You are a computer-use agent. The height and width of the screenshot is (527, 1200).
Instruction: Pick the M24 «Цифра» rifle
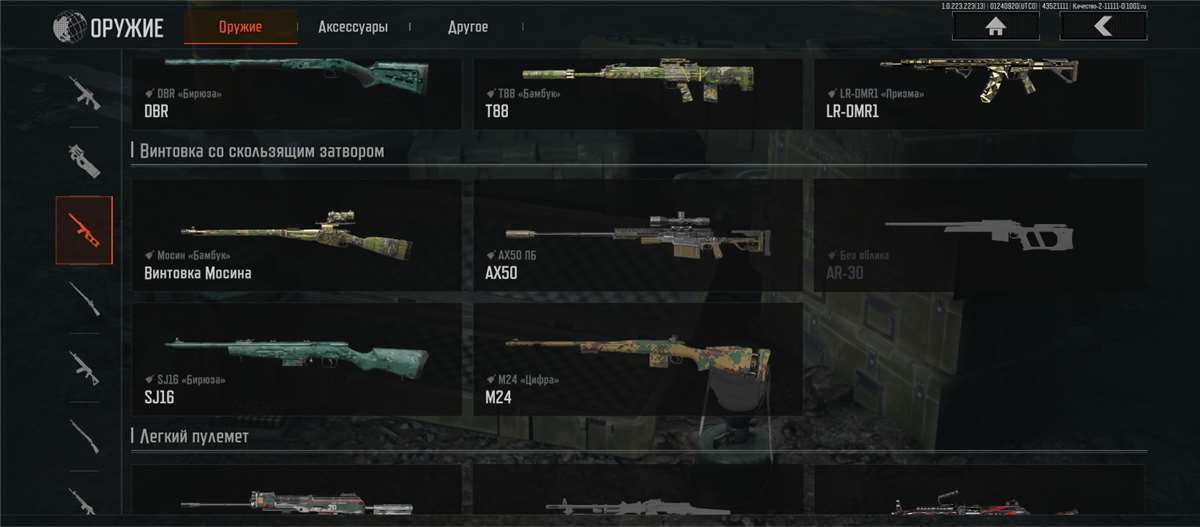click(x=637, y=359)
